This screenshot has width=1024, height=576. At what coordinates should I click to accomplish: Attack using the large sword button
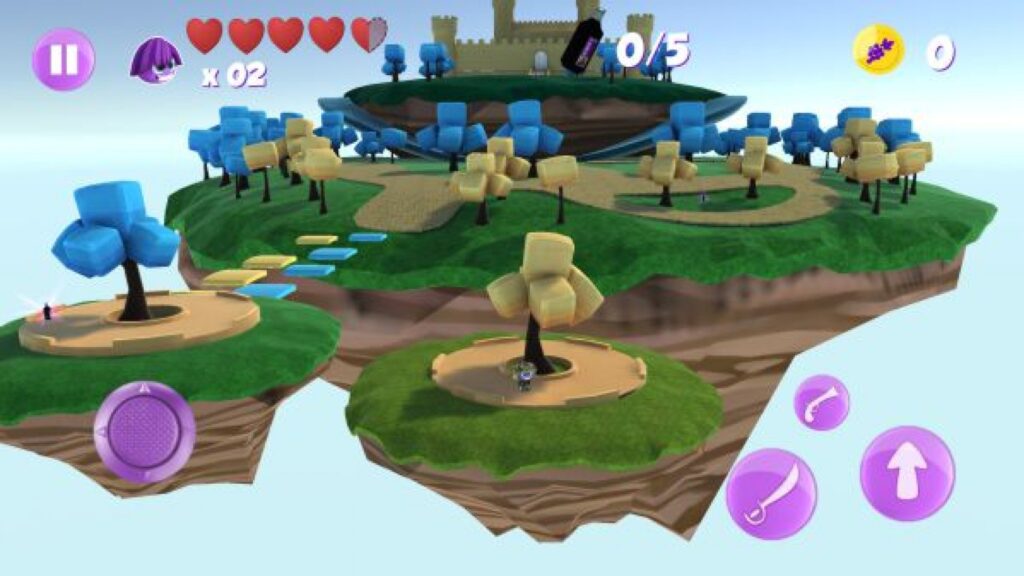[x=771, y=493]
